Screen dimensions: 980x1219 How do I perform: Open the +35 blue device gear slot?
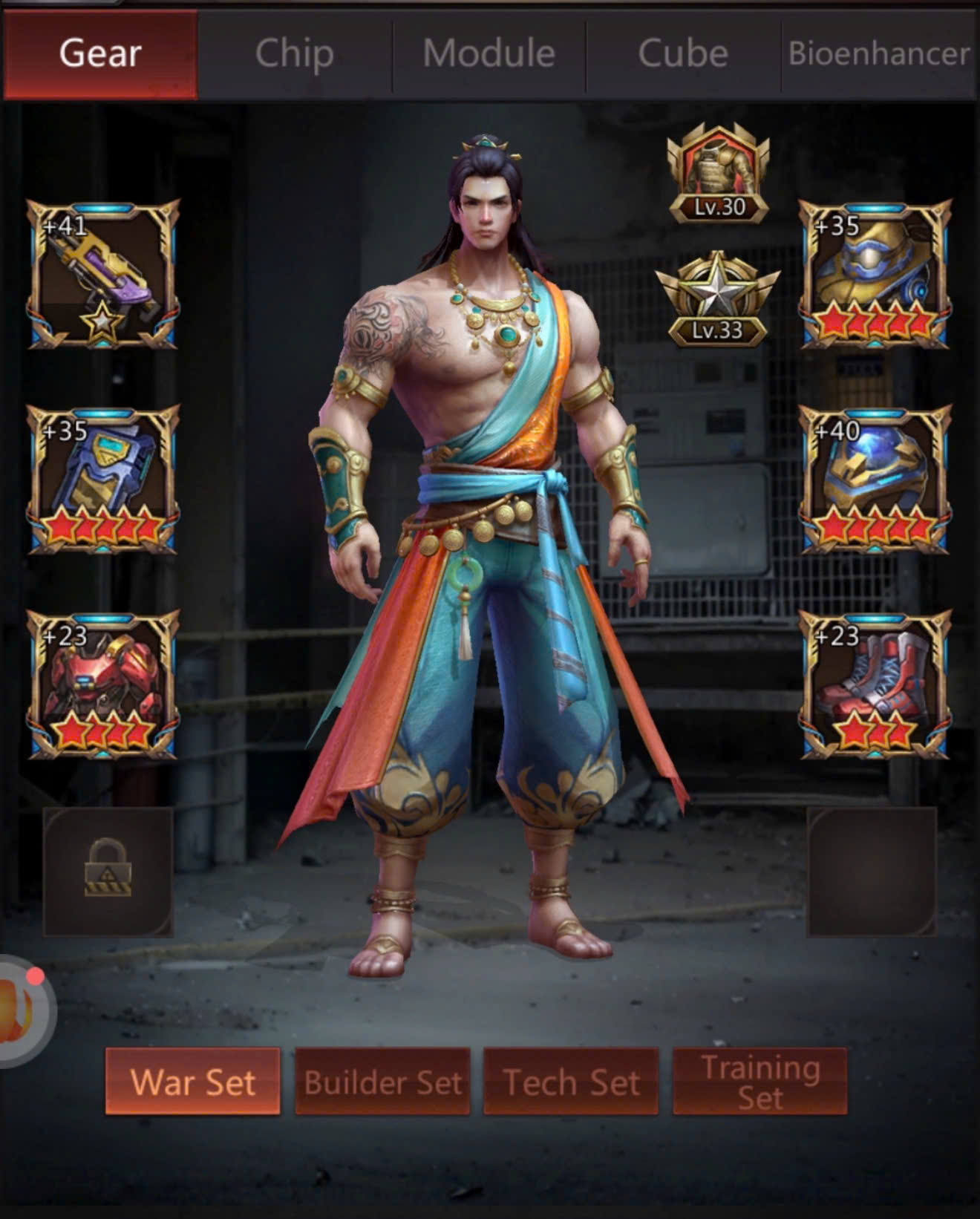tap(103, 480)
